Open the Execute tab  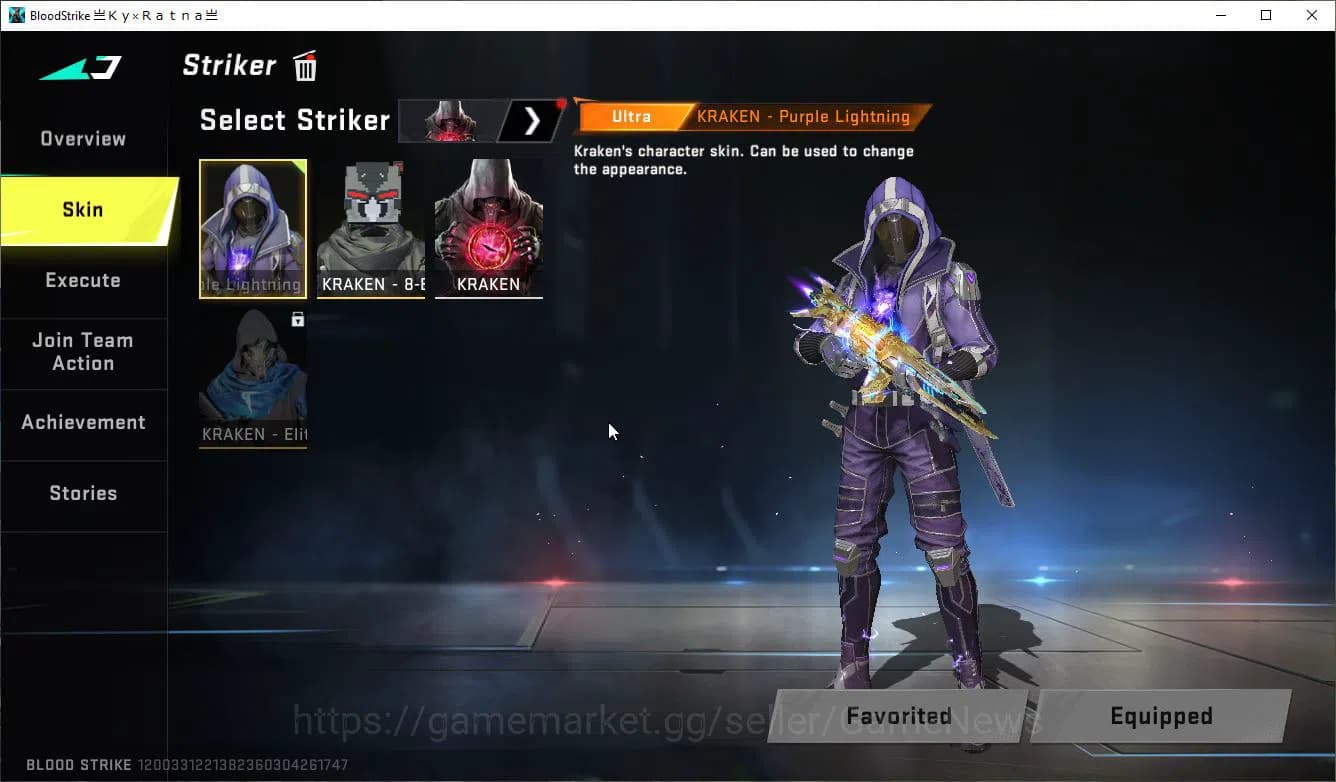[x=82, y=280]
